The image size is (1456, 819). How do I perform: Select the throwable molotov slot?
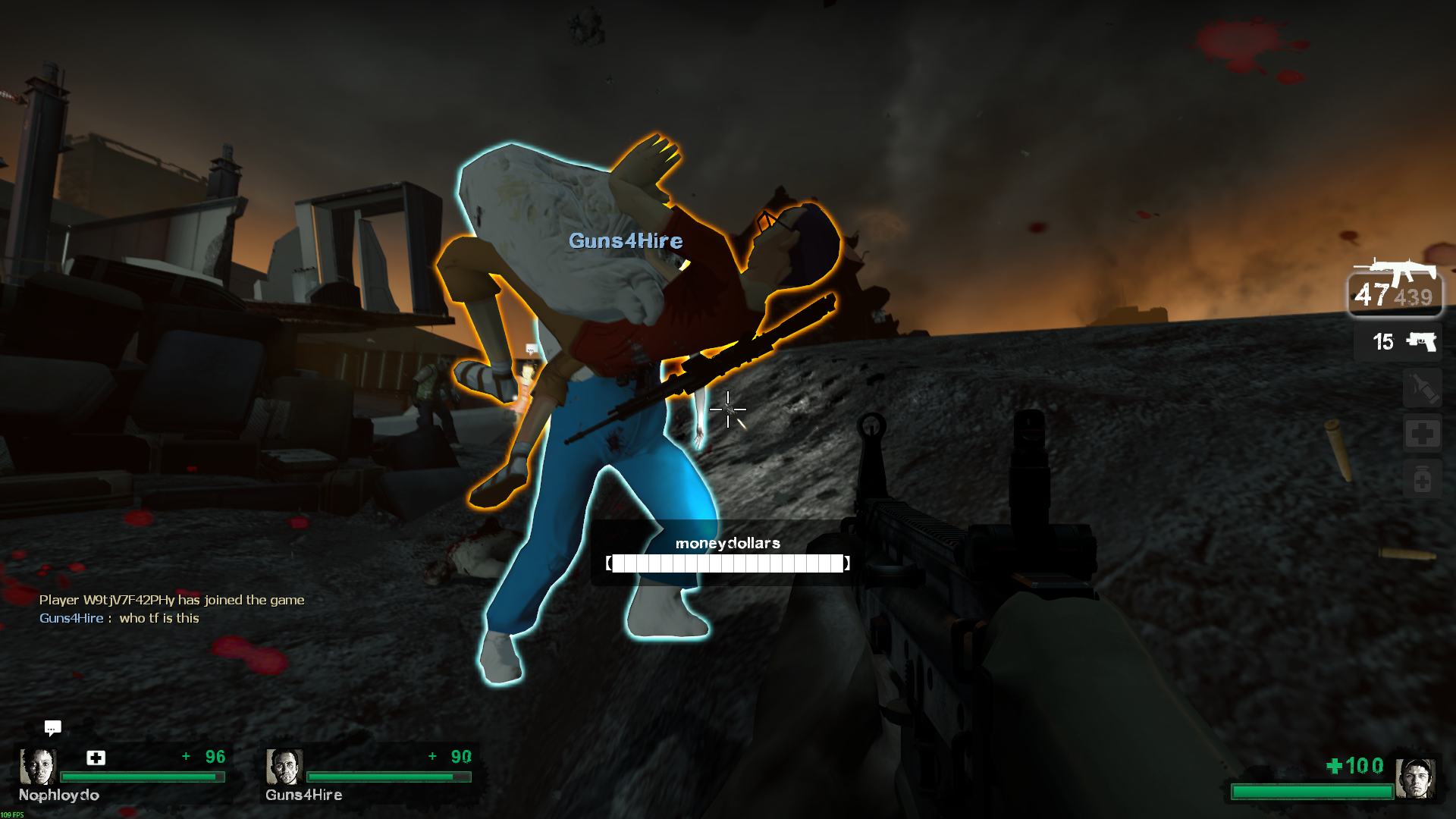coord(1422,389)
